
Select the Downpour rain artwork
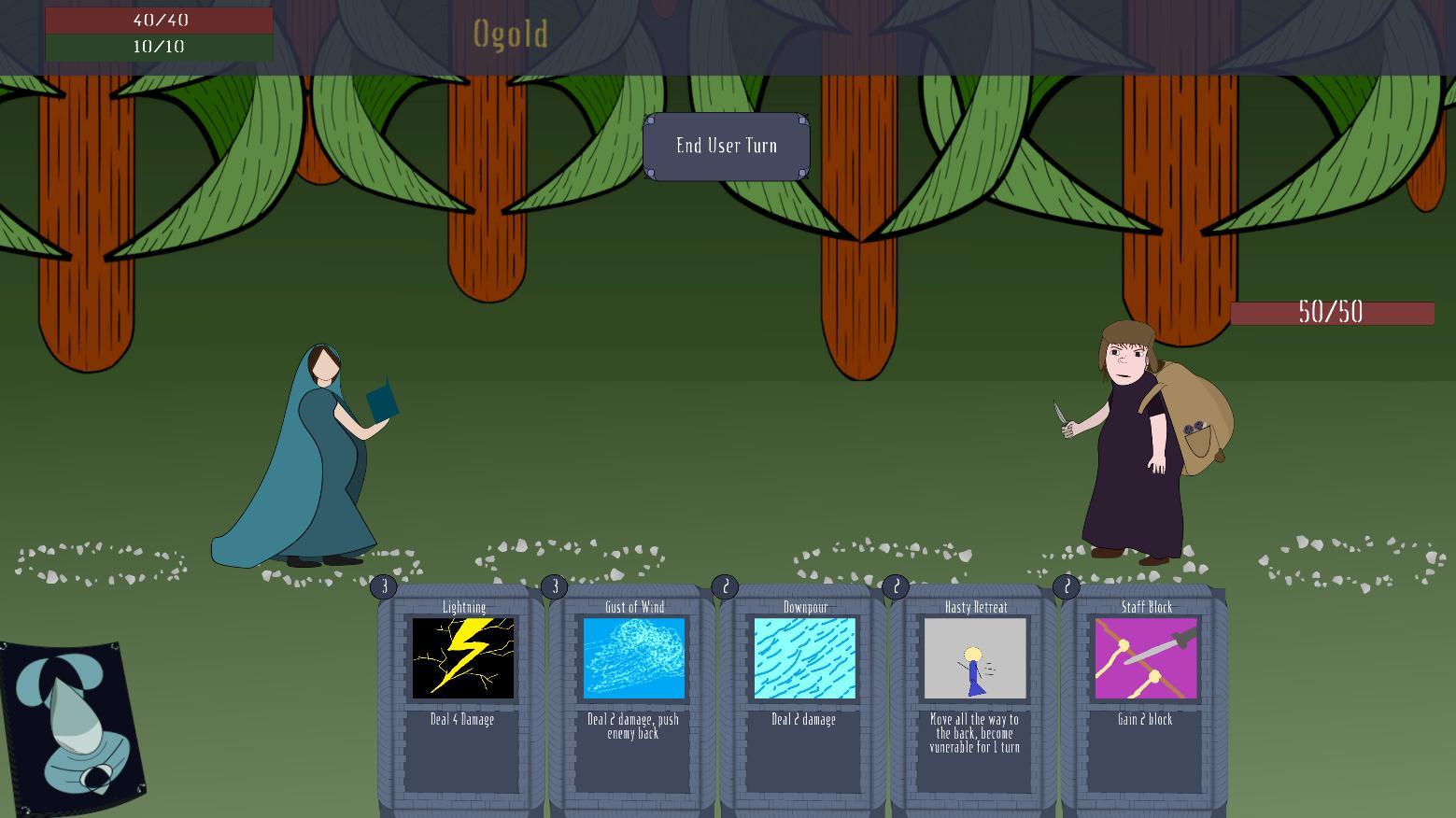click(x=805, y=659)
